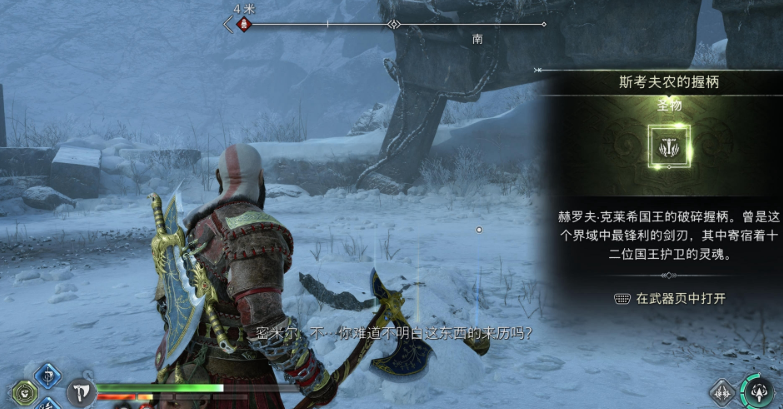Viewport: 783px width, 409px height.
Task: Click the compass bar at the top
Action: point(392,24)
